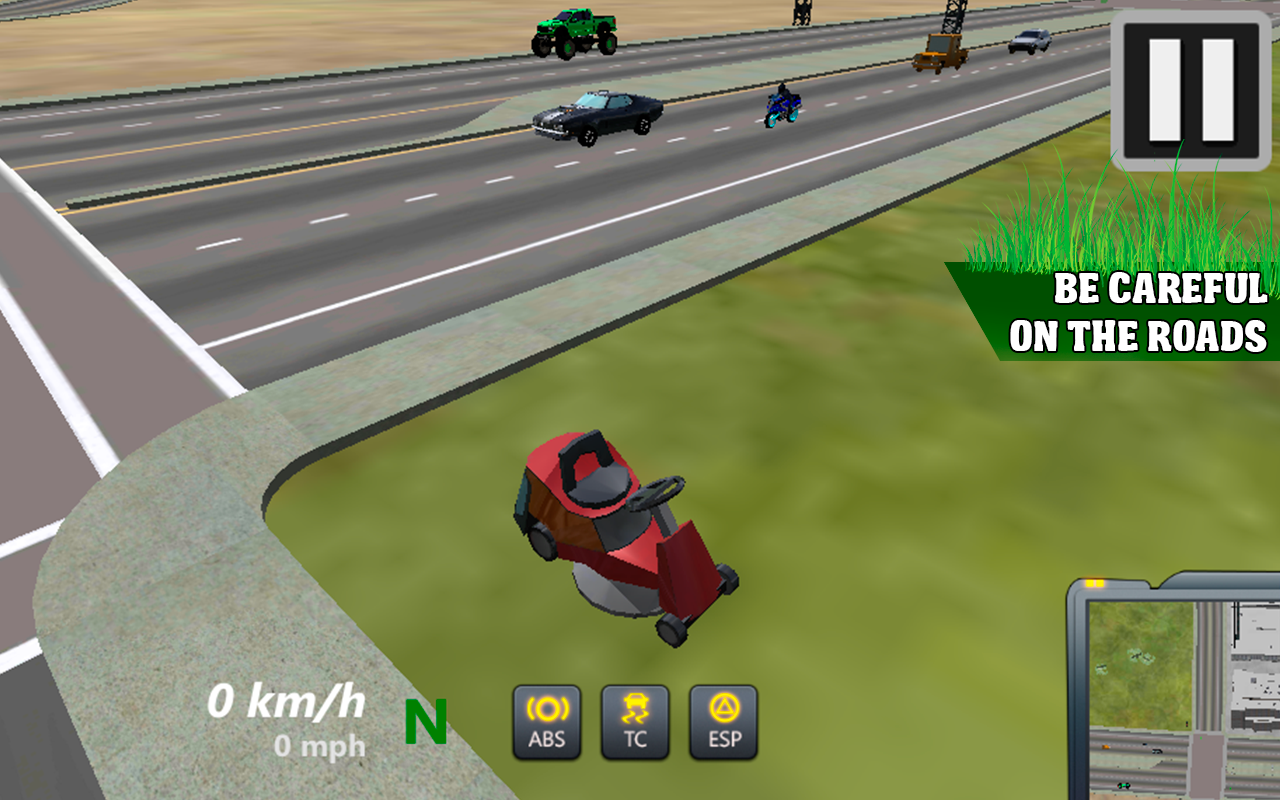Click the indicator lights on the GPS tablet
Viewport: 1280px width, 800px height.
(x=1096, y=582)
